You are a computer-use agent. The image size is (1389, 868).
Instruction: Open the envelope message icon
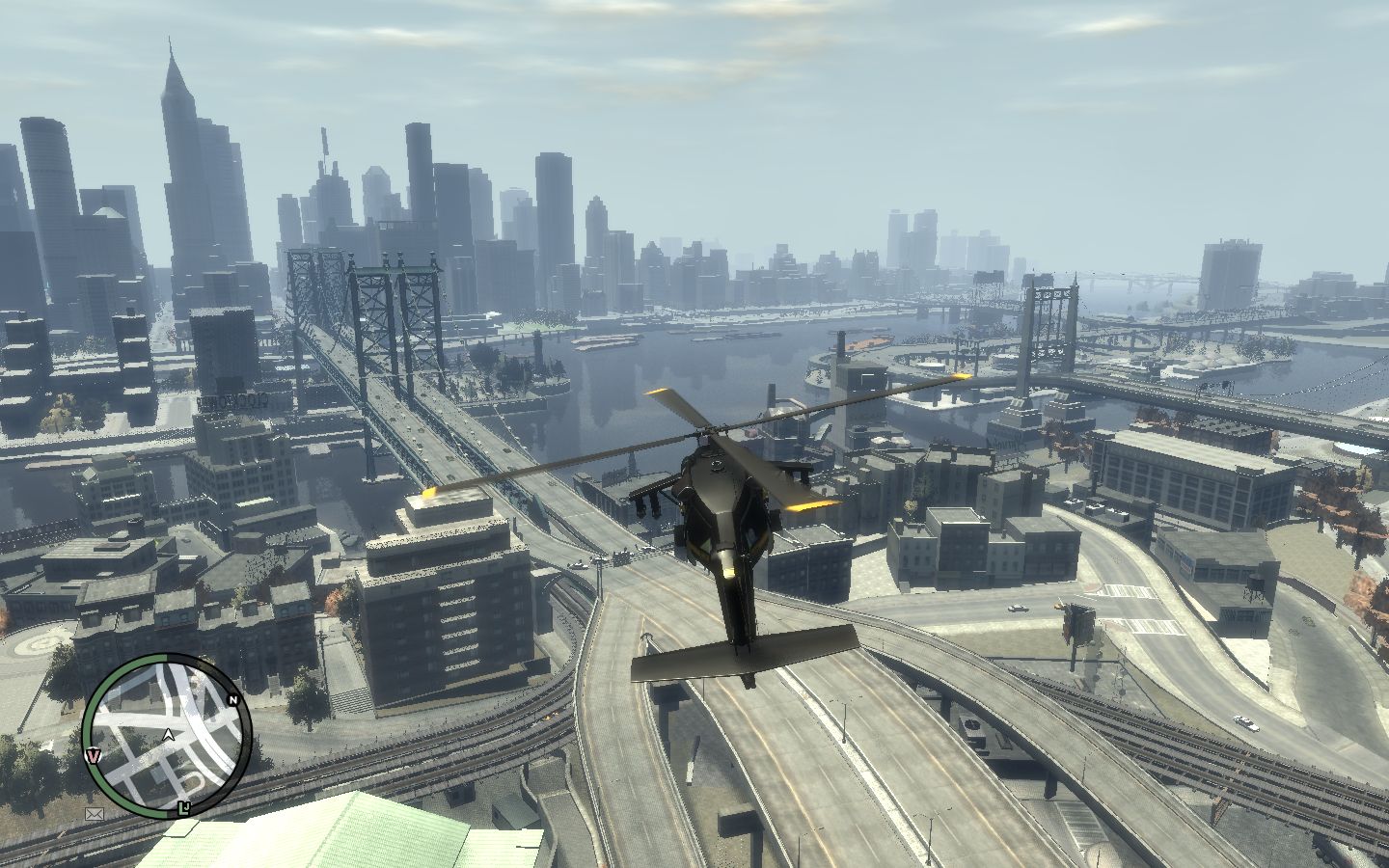[95, 814]
